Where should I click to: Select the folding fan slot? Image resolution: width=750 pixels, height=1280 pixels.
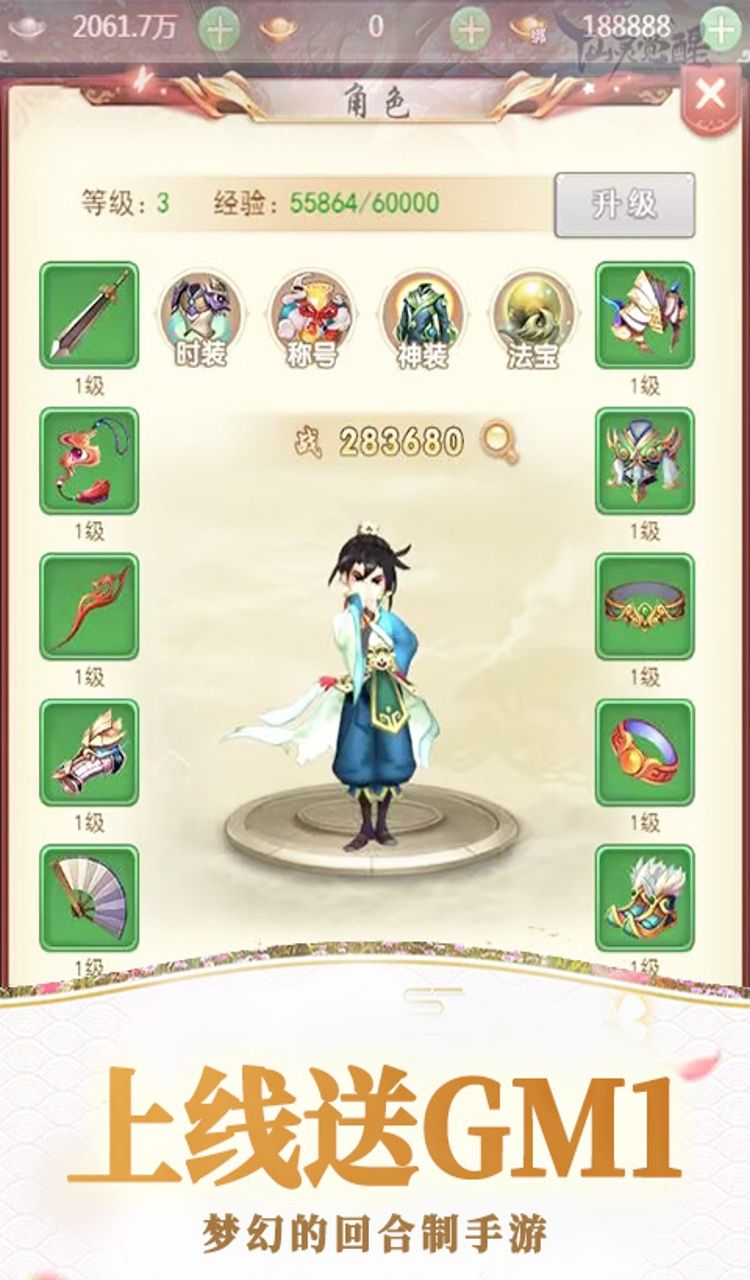[89, 898]
